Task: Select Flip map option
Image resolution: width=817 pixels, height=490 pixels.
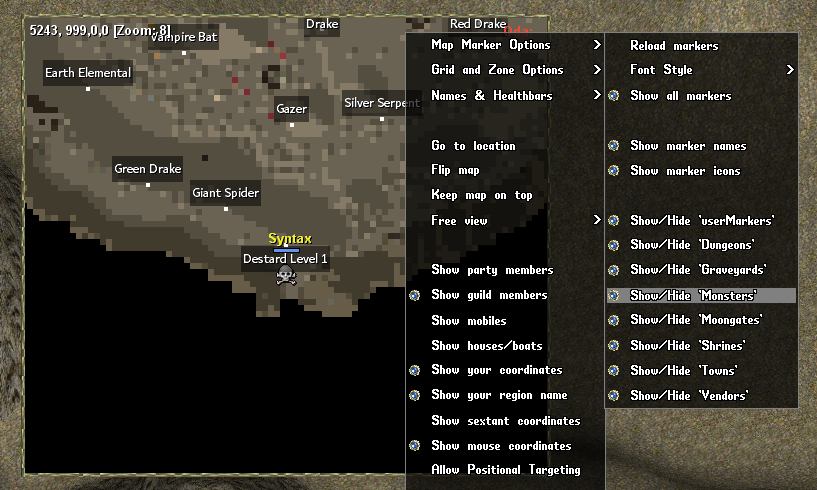Action: 455,171
